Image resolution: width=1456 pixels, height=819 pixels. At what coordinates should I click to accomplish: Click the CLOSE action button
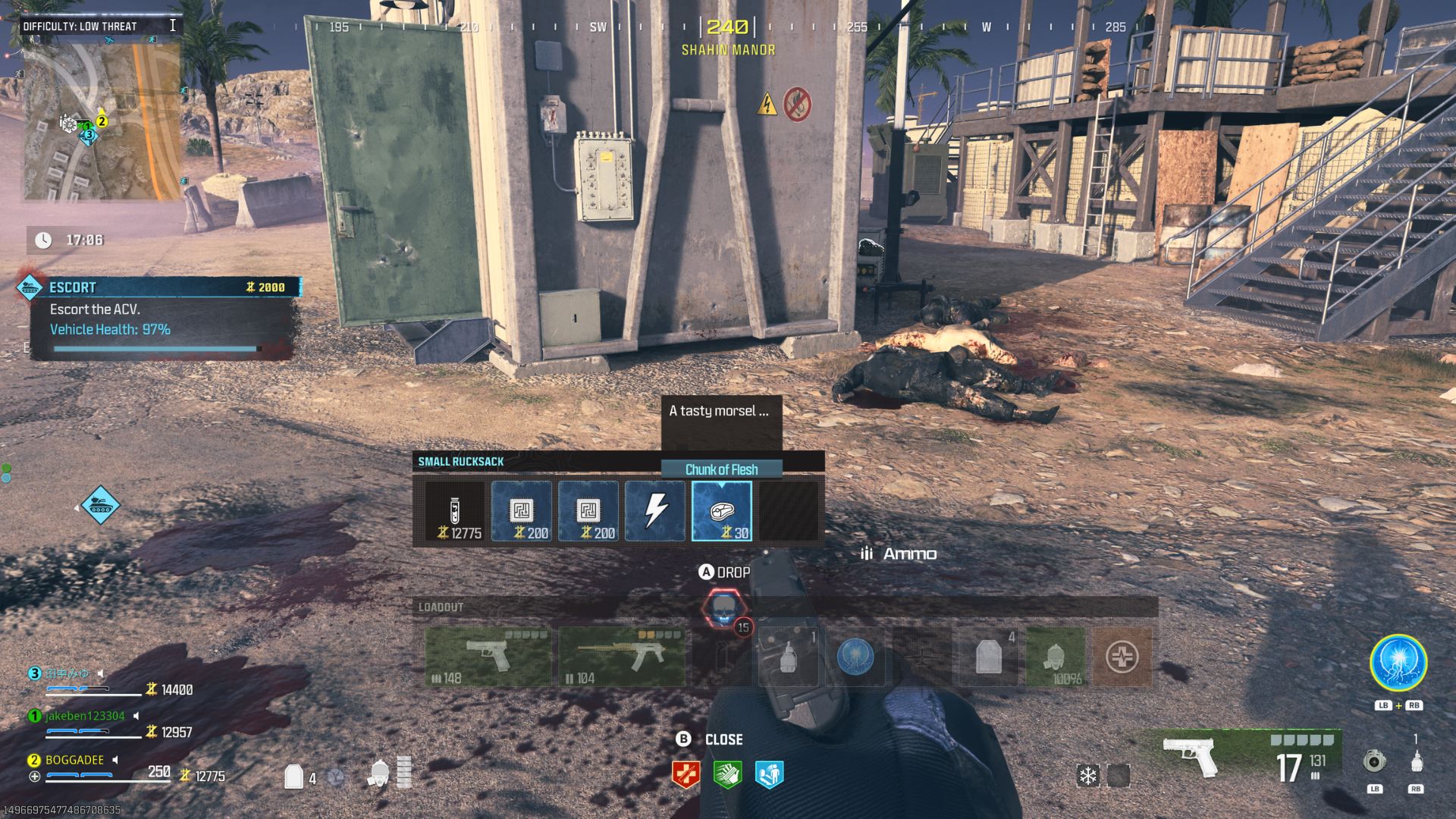[708, 739]
